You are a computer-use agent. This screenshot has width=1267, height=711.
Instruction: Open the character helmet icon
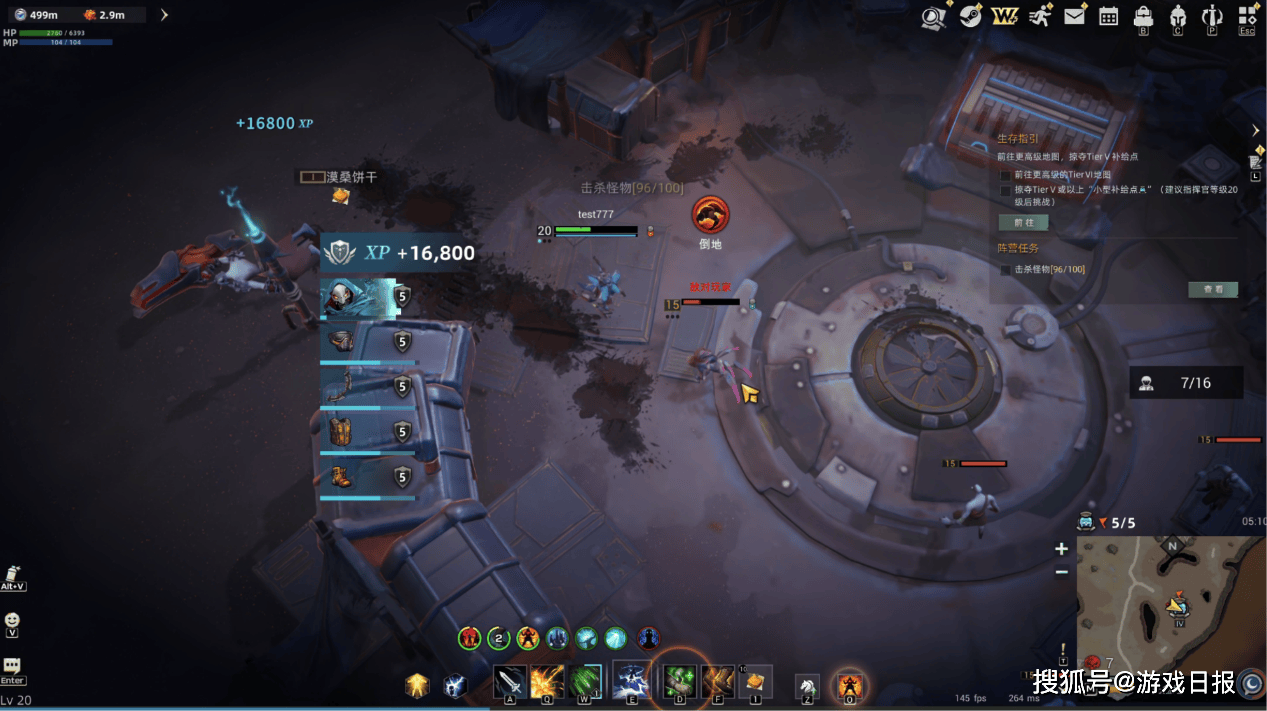(1177, 16)
